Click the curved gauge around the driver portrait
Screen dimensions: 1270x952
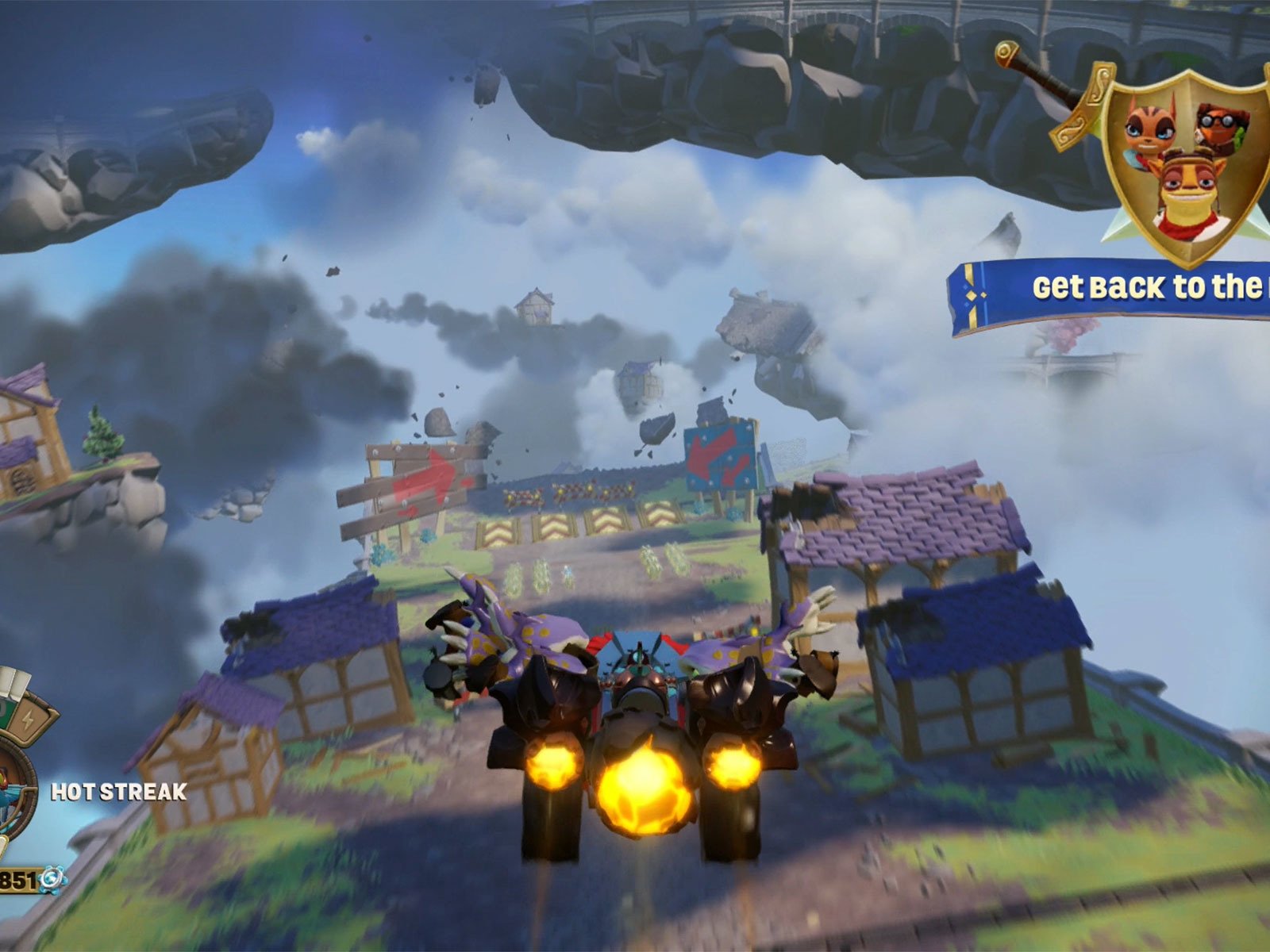coord(29,793)
